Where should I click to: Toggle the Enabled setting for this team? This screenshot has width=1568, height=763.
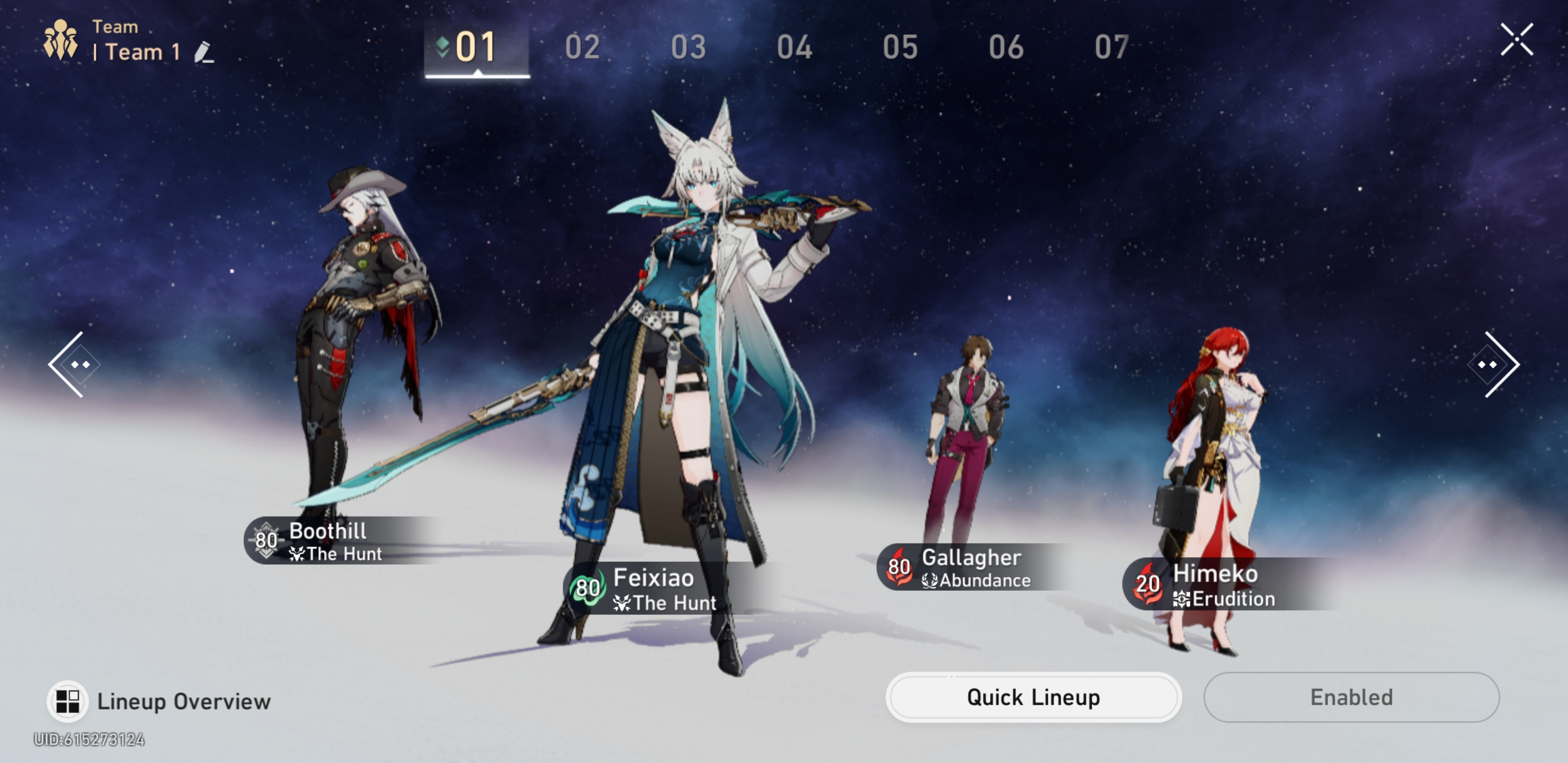pyautogui.click(x=1351, y=698)
